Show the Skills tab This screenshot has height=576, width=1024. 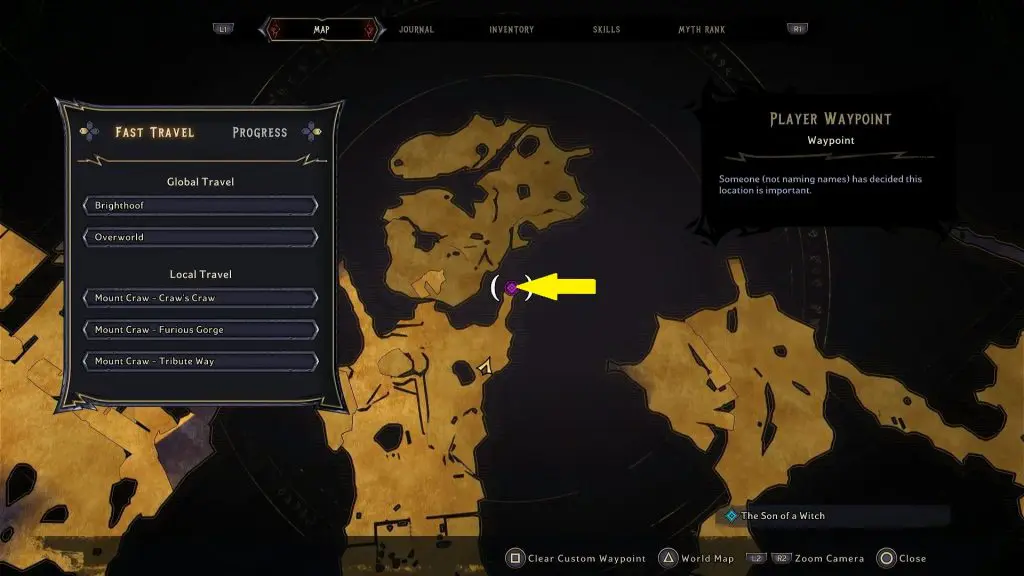coord(607,30)
